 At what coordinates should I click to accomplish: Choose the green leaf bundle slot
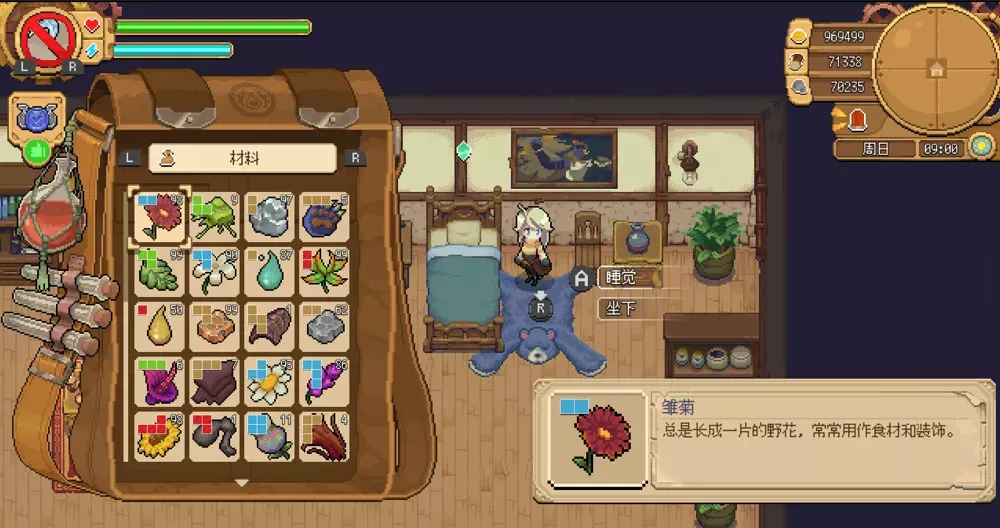[159, 271]
